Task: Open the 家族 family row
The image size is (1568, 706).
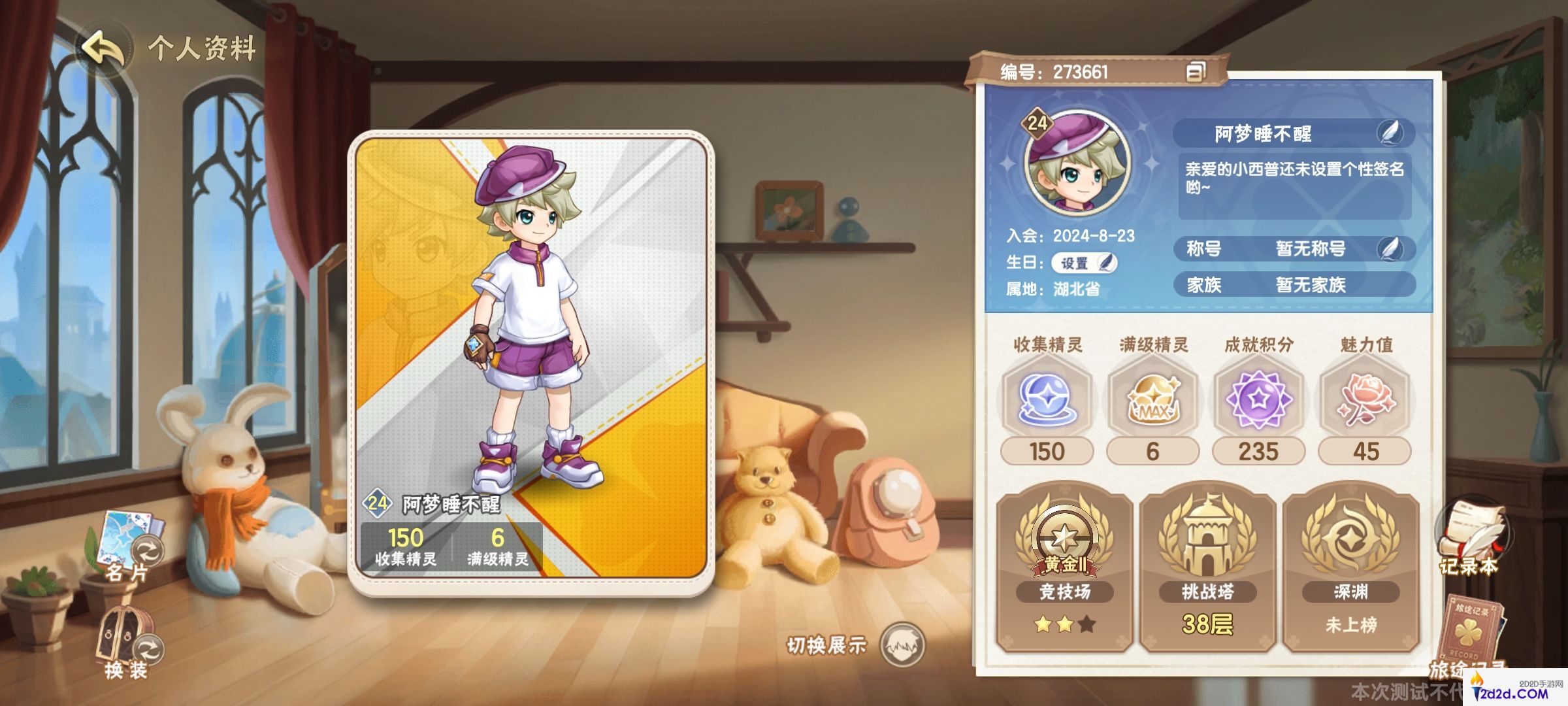Action: point(1294,285)
